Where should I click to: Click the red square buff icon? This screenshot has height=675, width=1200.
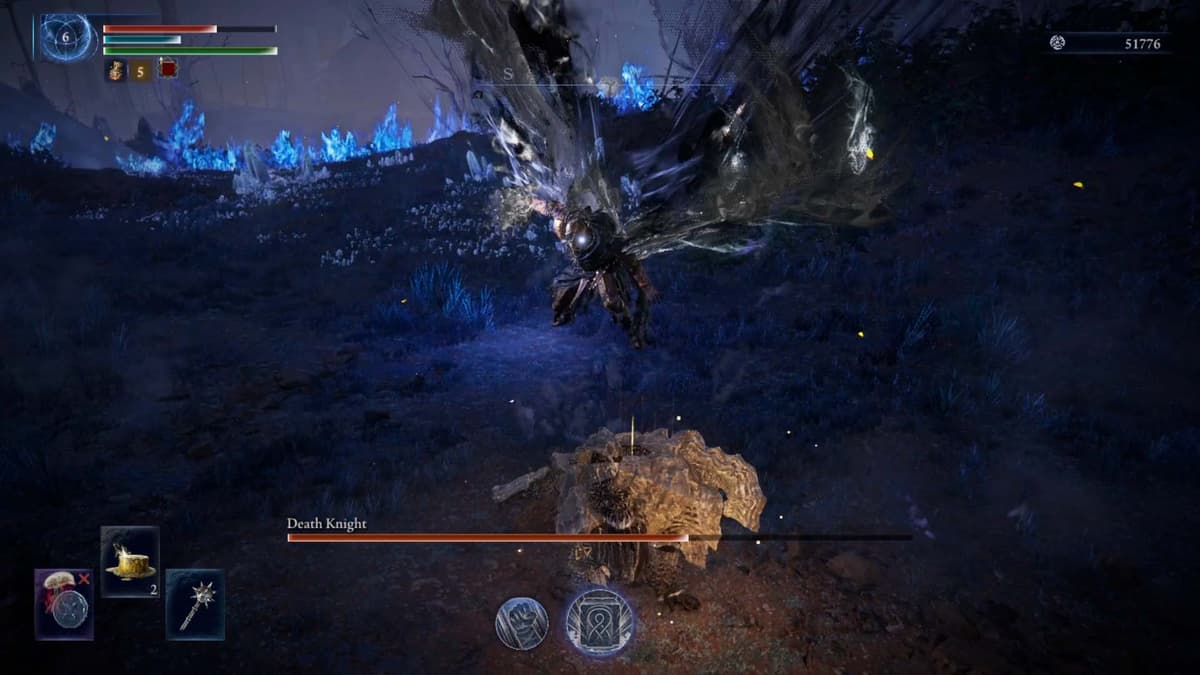[168, 69]
